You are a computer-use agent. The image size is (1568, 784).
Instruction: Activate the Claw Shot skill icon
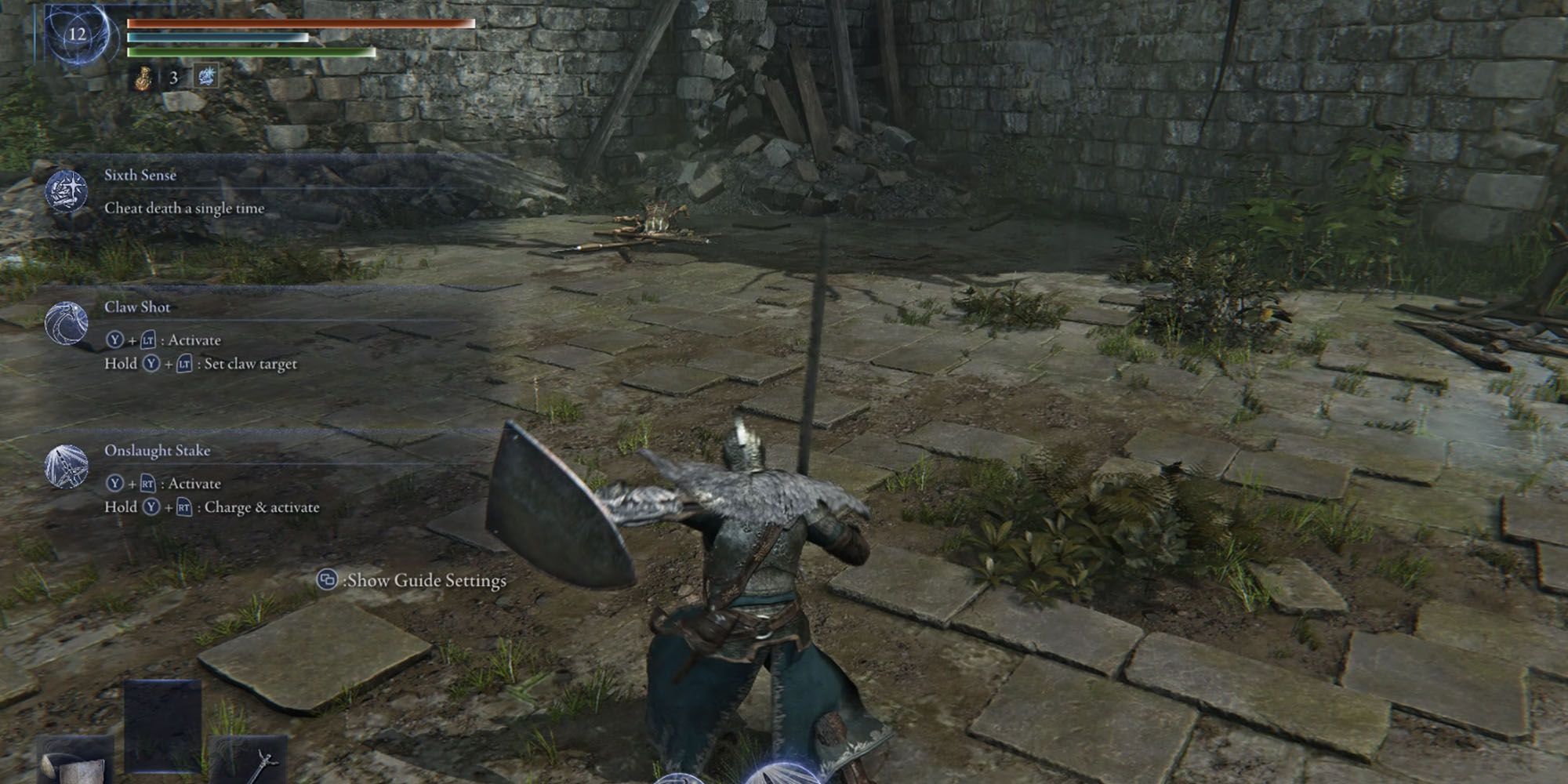66,323
